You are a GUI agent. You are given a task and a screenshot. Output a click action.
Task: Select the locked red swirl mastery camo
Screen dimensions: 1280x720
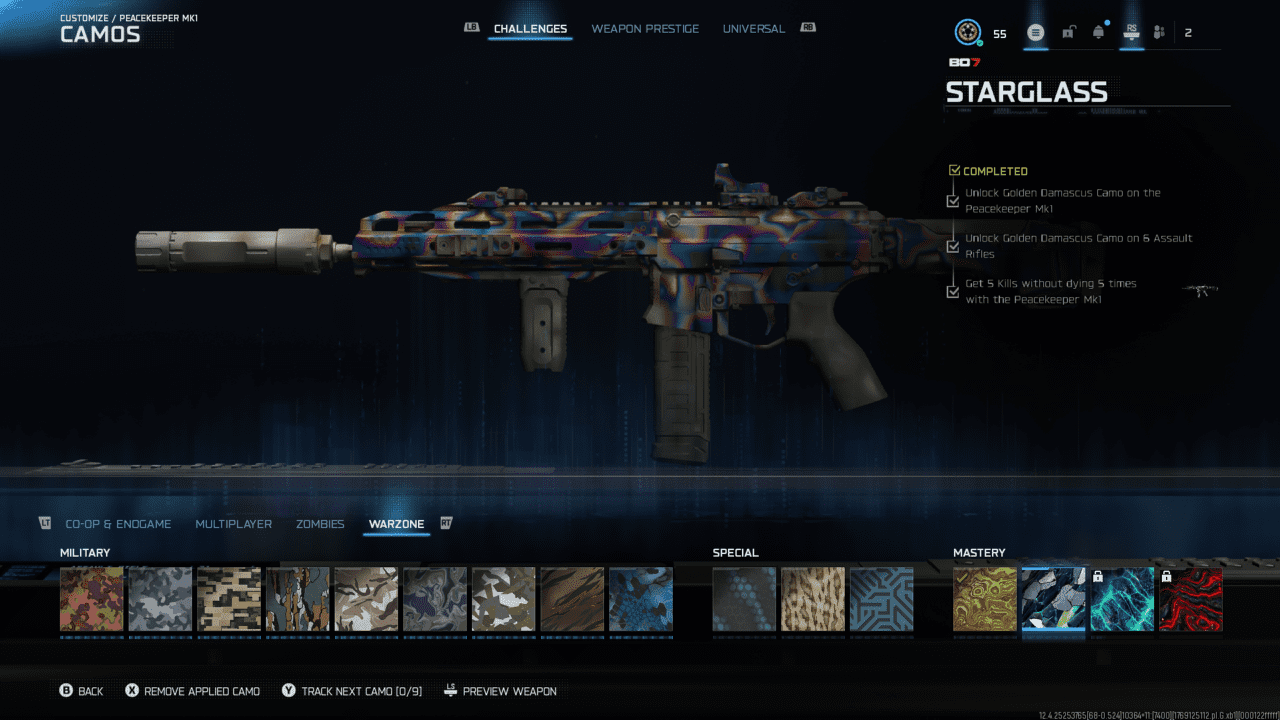1190,599
